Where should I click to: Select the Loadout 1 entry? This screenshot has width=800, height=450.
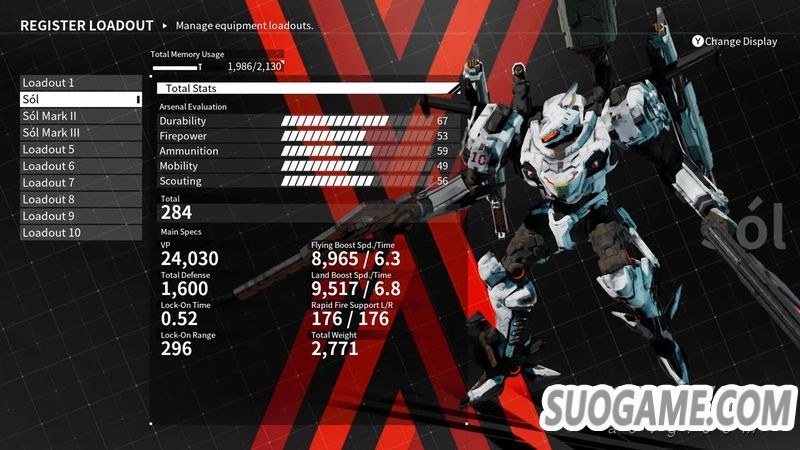pyautogui.click(x=80, y=83)
